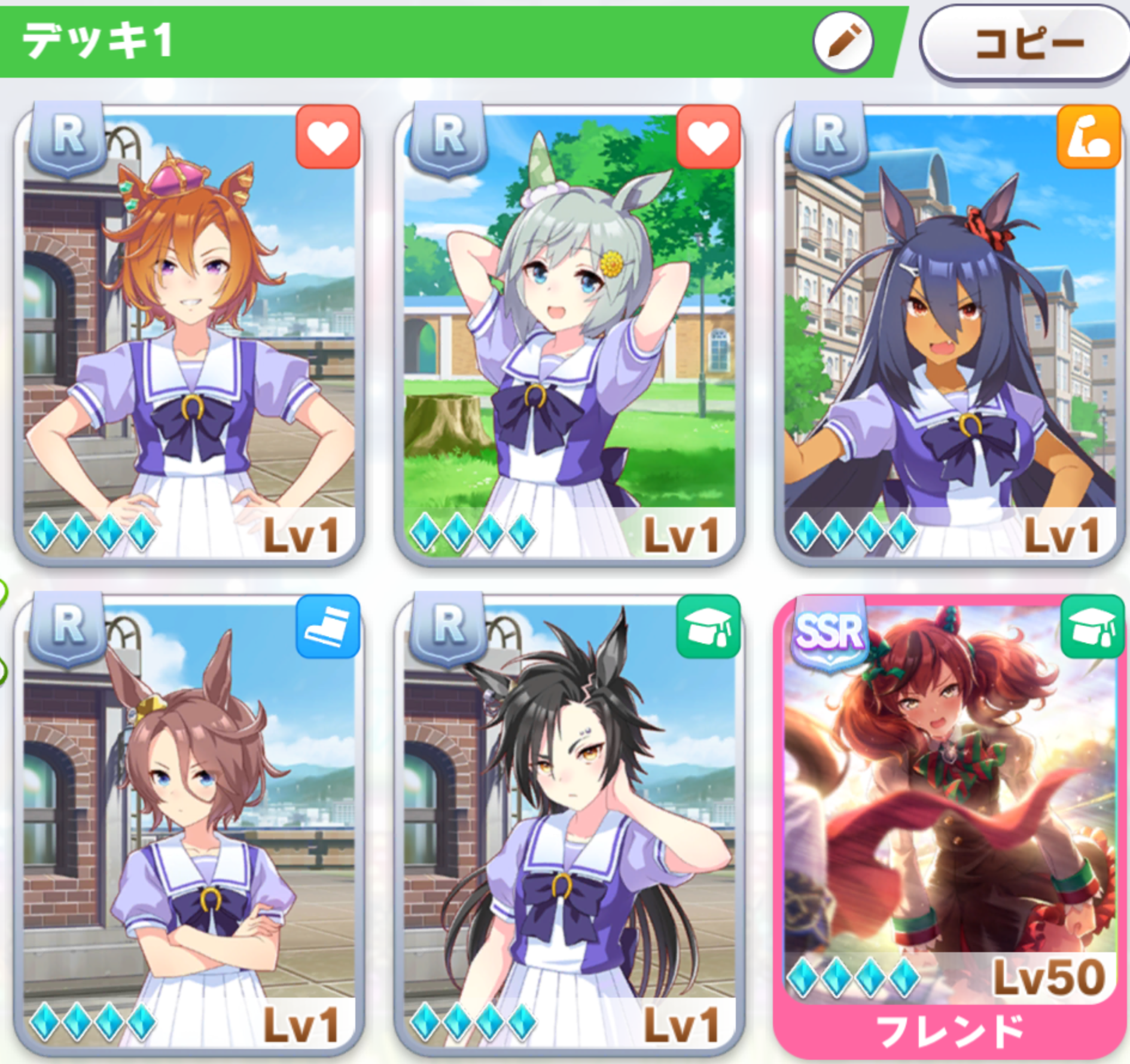Image resolution: width=1130 pixels, height=1064 pixels.
Task: Select the black-haired girl support card
Action: point(569,825)
